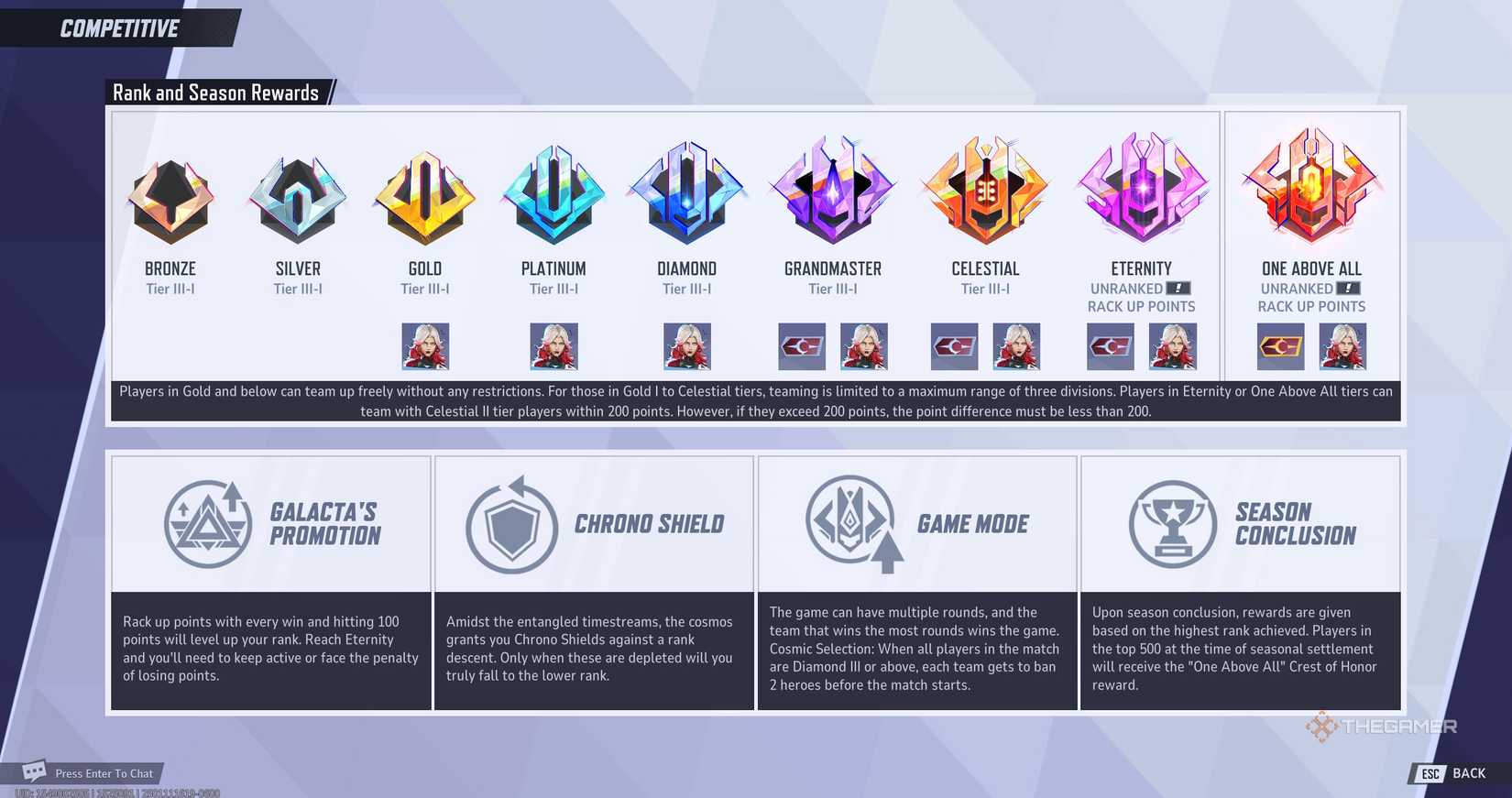Select the Eternity rank emblem

pos(1141,192)
